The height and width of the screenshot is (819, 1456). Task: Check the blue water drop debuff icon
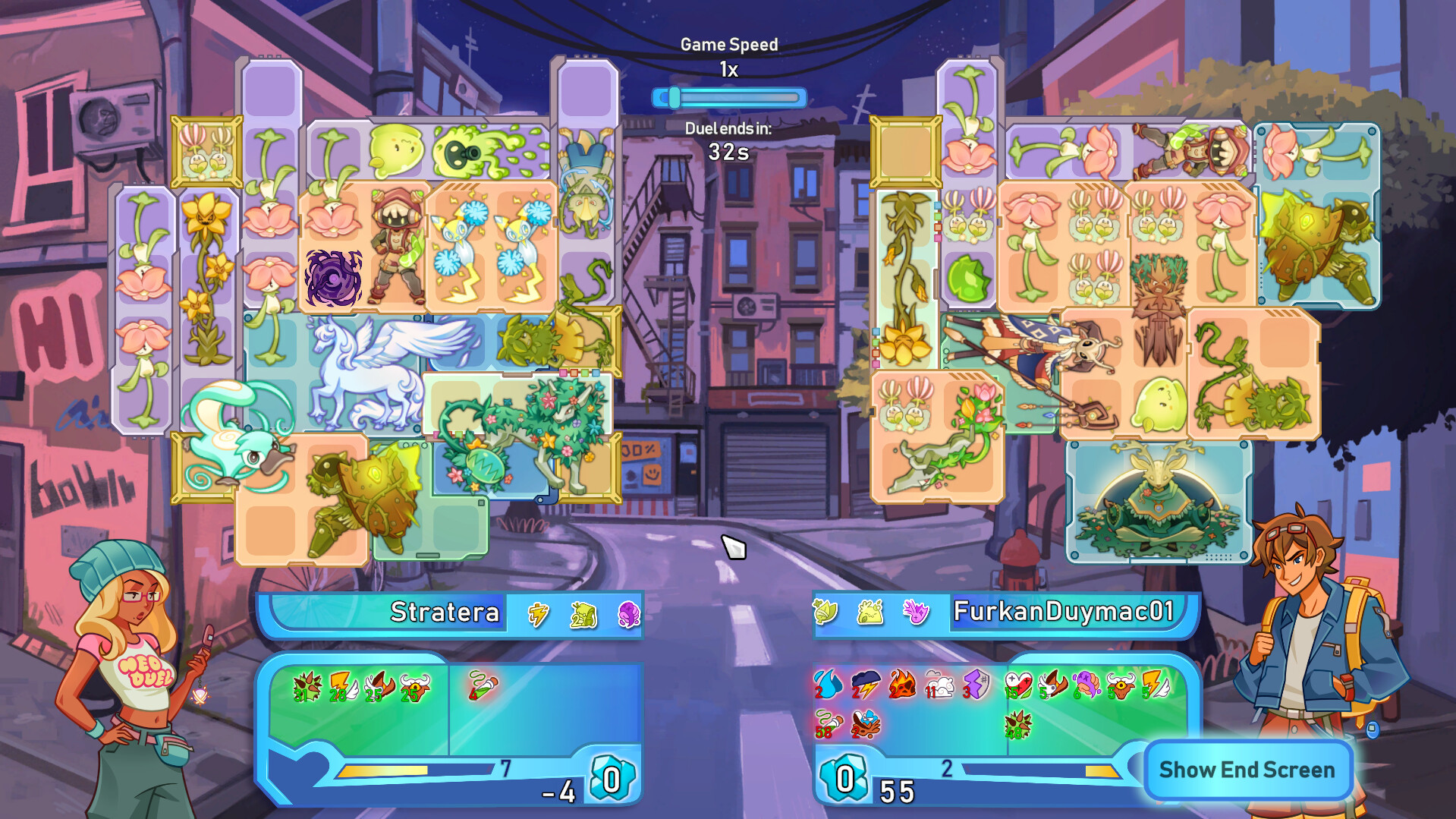pos(827,684)
